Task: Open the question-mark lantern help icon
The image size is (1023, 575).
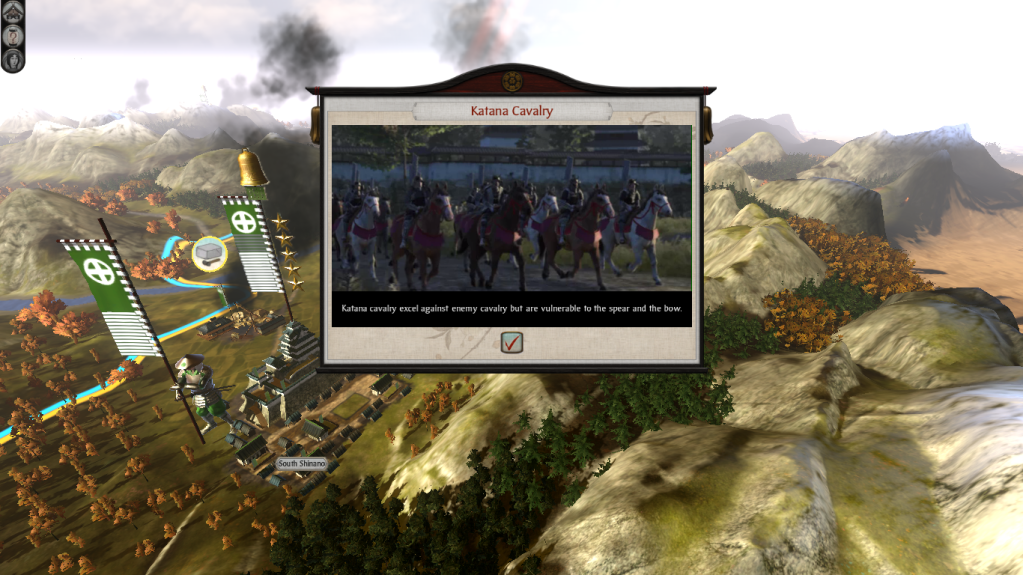Action: (x=13, y=34)
